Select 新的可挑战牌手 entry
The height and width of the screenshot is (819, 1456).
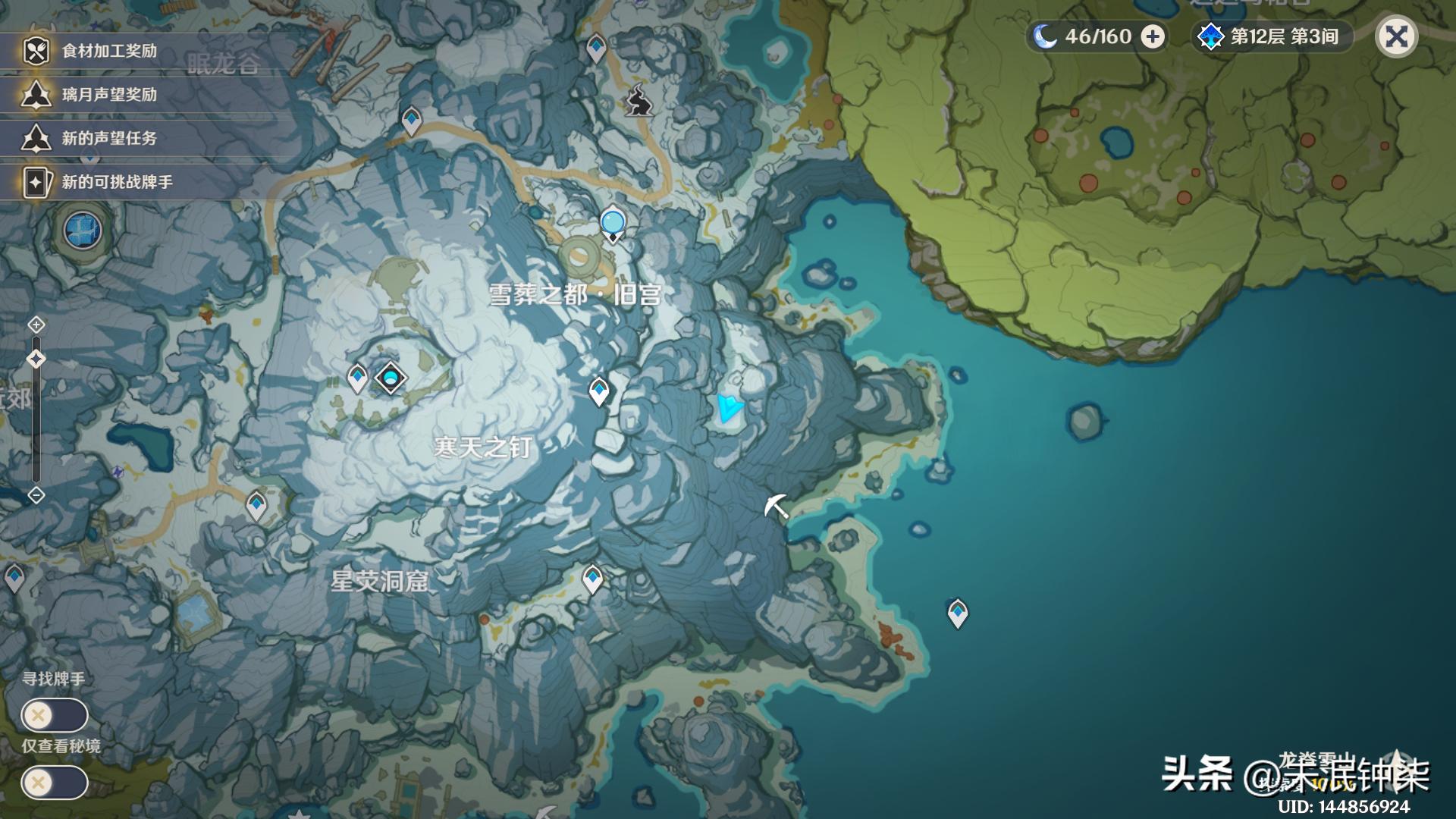(118, 182)
